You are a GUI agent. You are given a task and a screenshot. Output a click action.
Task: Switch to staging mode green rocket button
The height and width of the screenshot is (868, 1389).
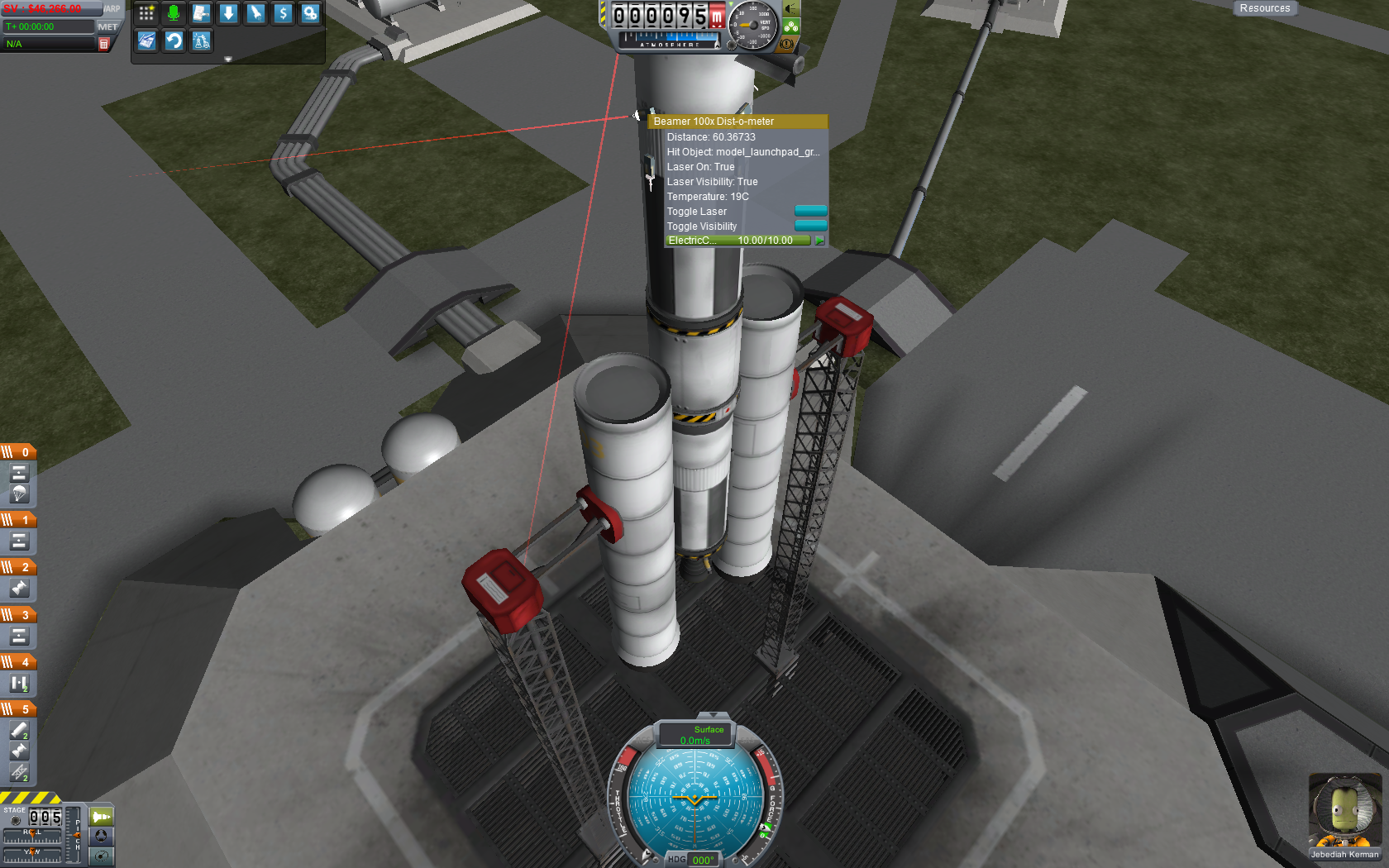(101, 817)
